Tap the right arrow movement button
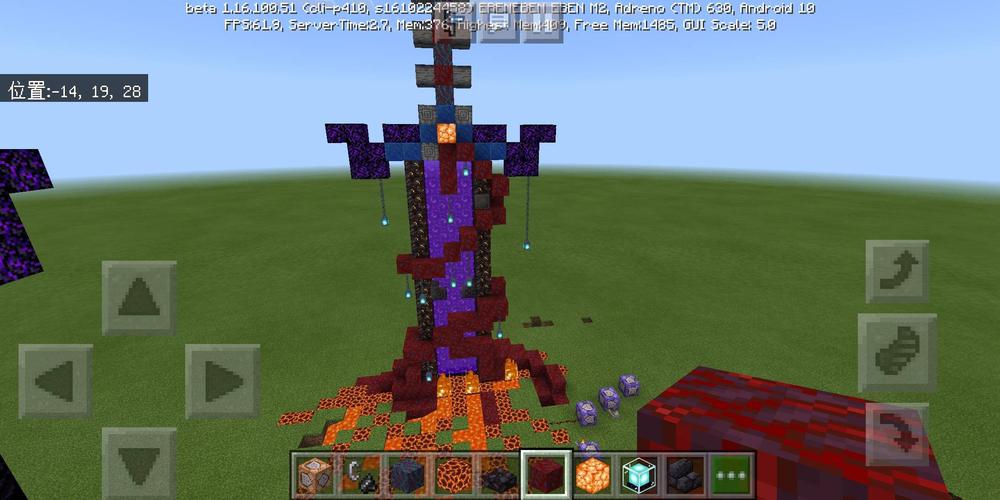1000x500 pixels. 222,381
